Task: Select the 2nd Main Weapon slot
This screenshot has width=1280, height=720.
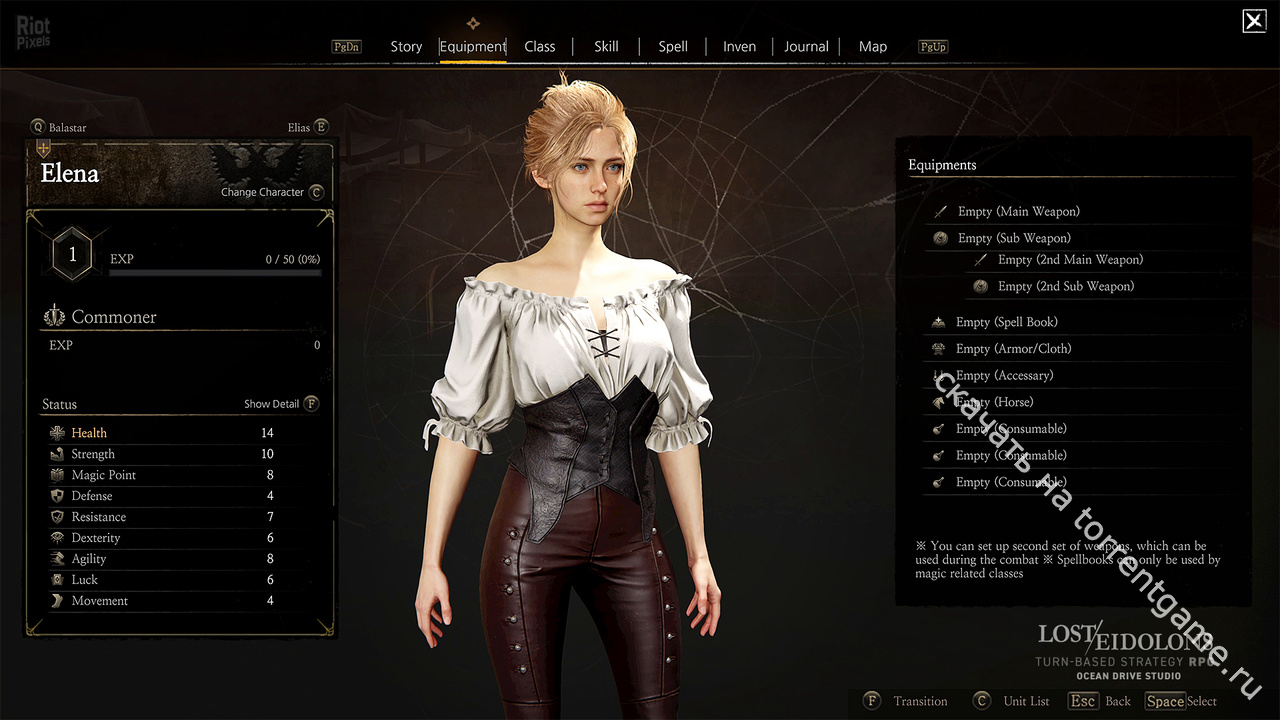Action: pyautogui.click(x=1069, y=260)
